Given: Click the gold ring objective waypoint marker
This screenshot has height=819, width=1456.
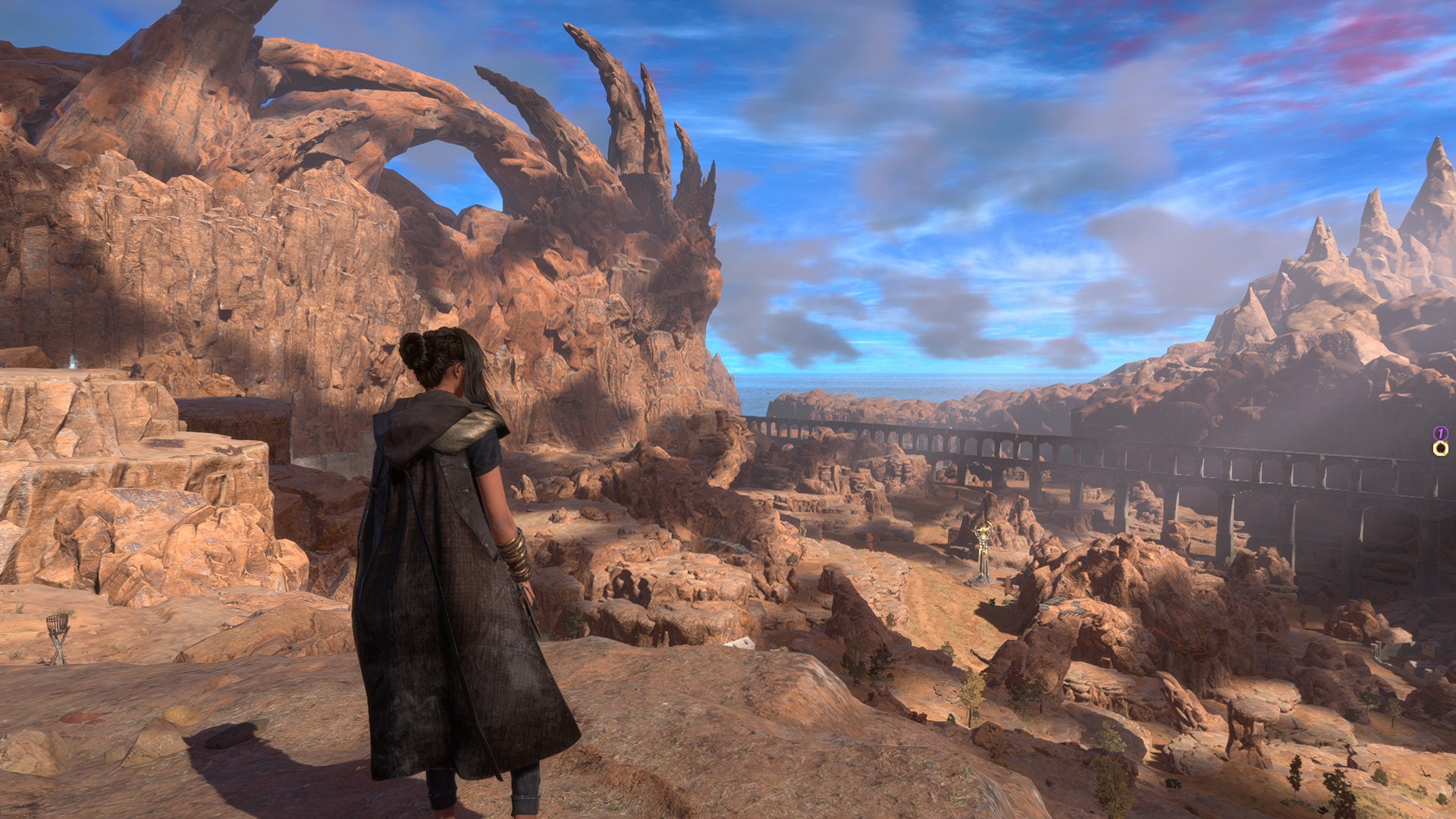Looking at the screenshot, I should (1441, 449).
